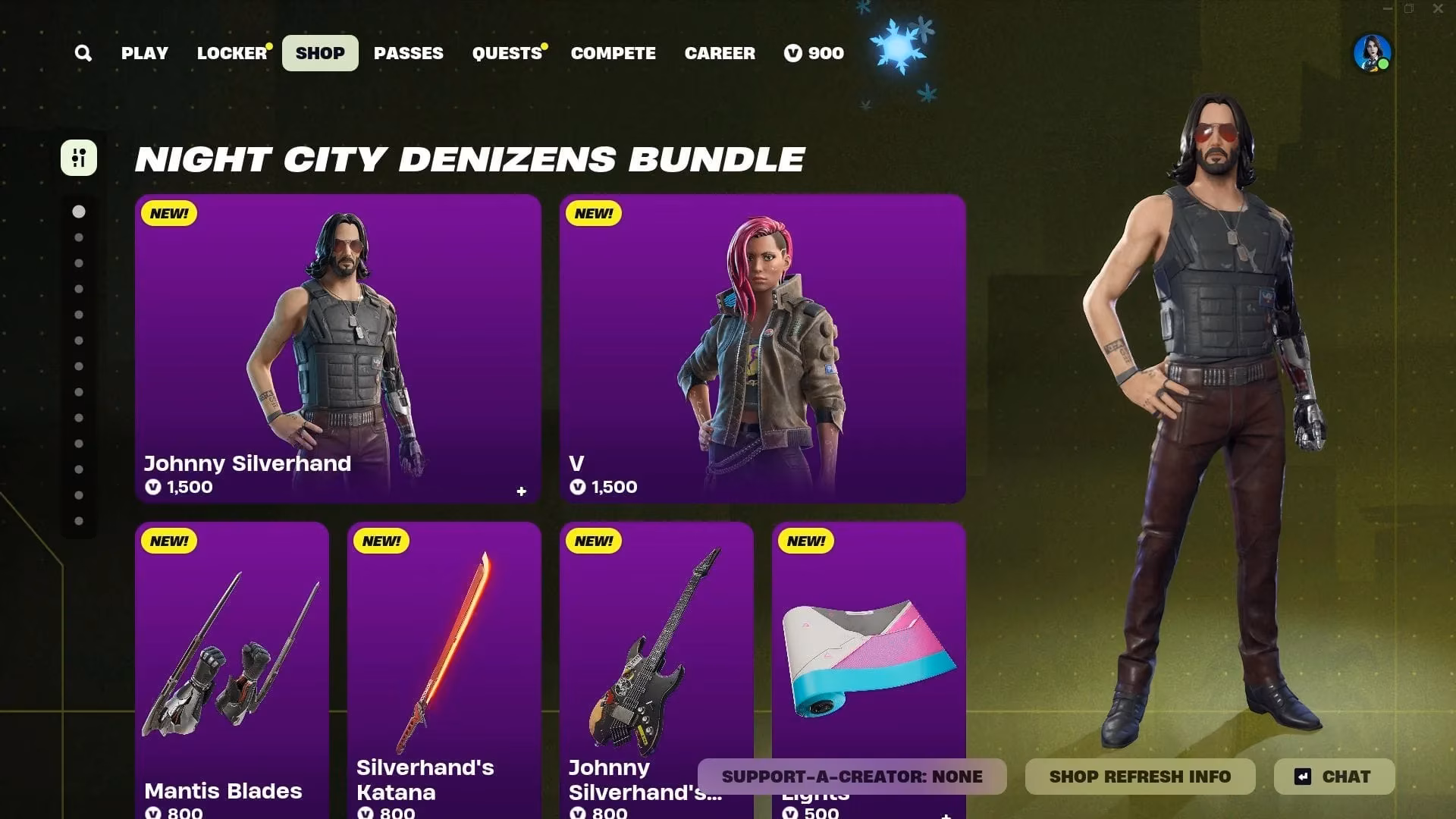Click the chat return-arrow icon

(x=1301, y=776)
